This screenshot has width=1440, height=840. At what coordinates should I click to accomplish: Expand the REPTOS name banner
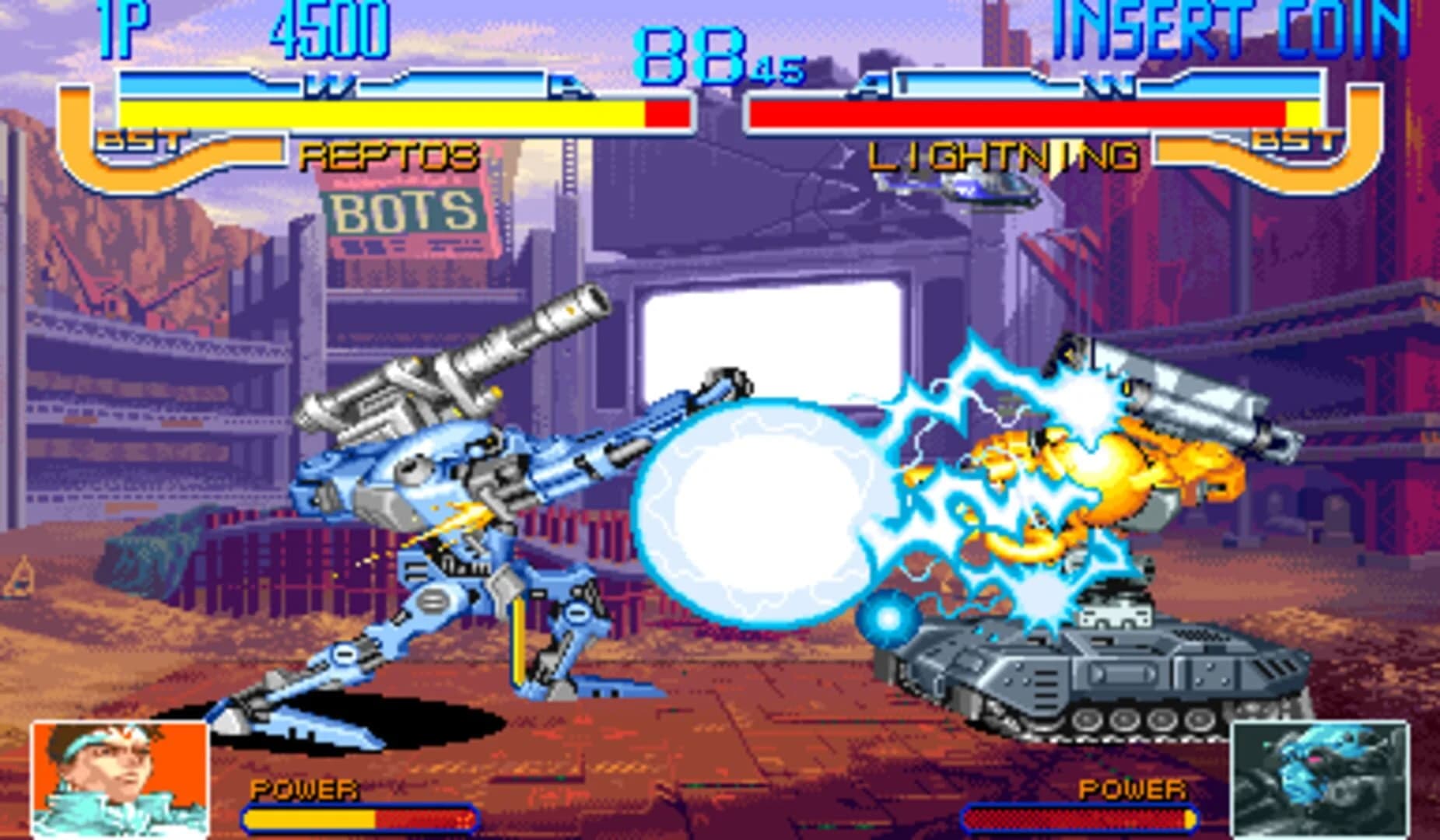[389, 156]
